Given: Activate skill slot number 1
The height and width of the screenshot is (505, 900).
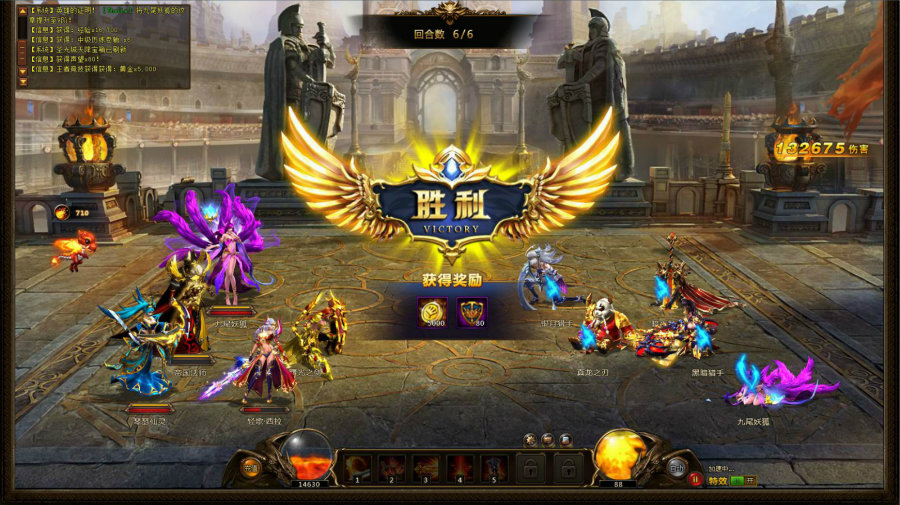Looking at the screenshot, I should (357, 466).
